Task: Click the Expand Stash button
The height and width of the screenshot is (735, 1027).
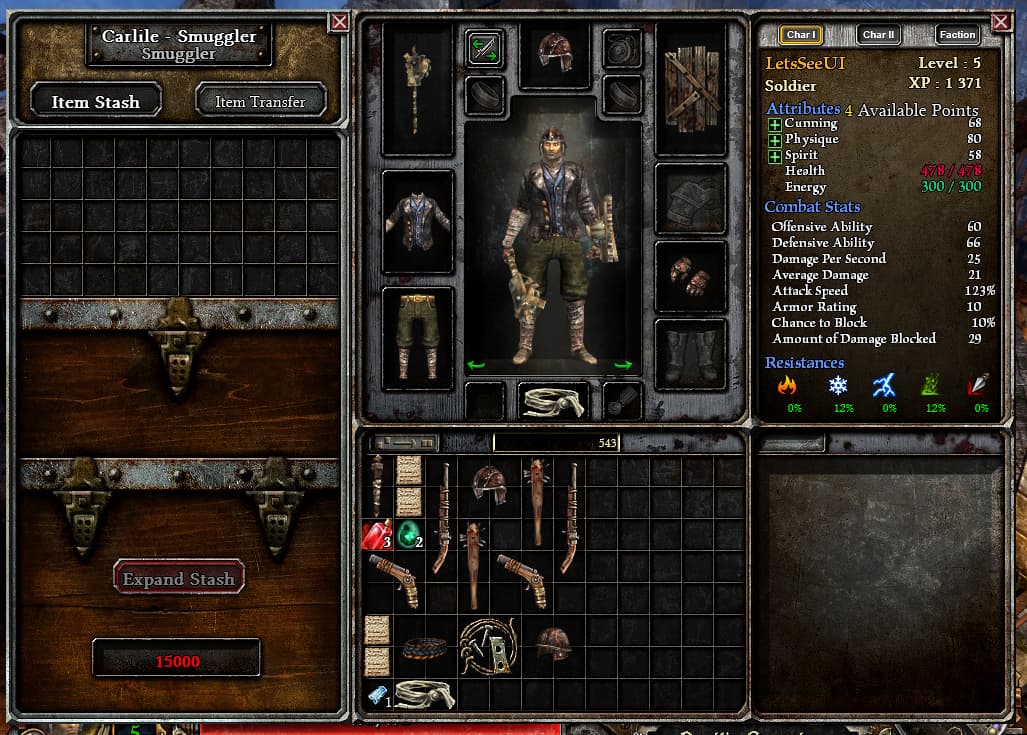Action: 179,578
